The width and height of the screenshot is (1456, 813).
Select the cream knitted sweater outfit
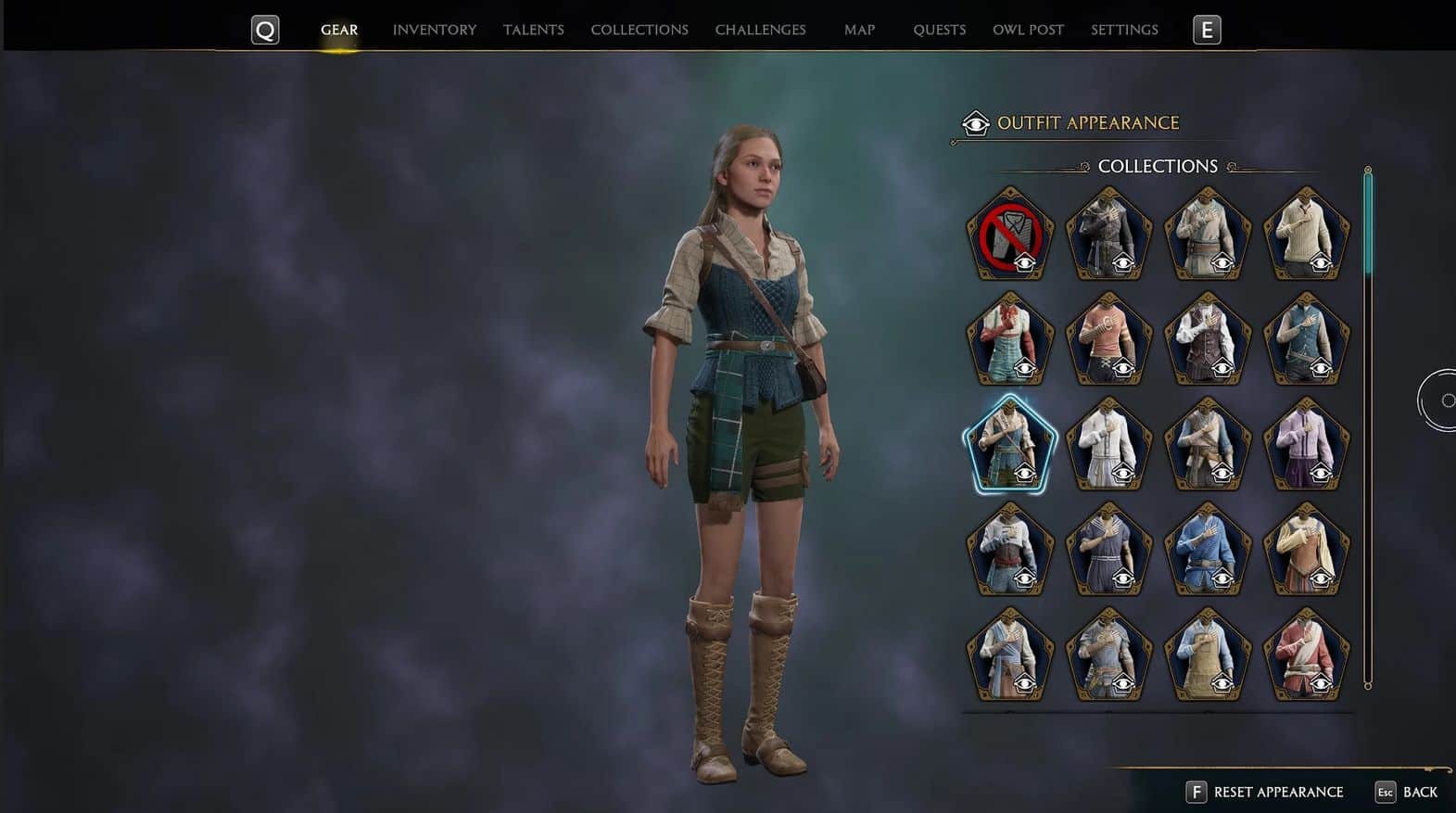(1307, 235)
